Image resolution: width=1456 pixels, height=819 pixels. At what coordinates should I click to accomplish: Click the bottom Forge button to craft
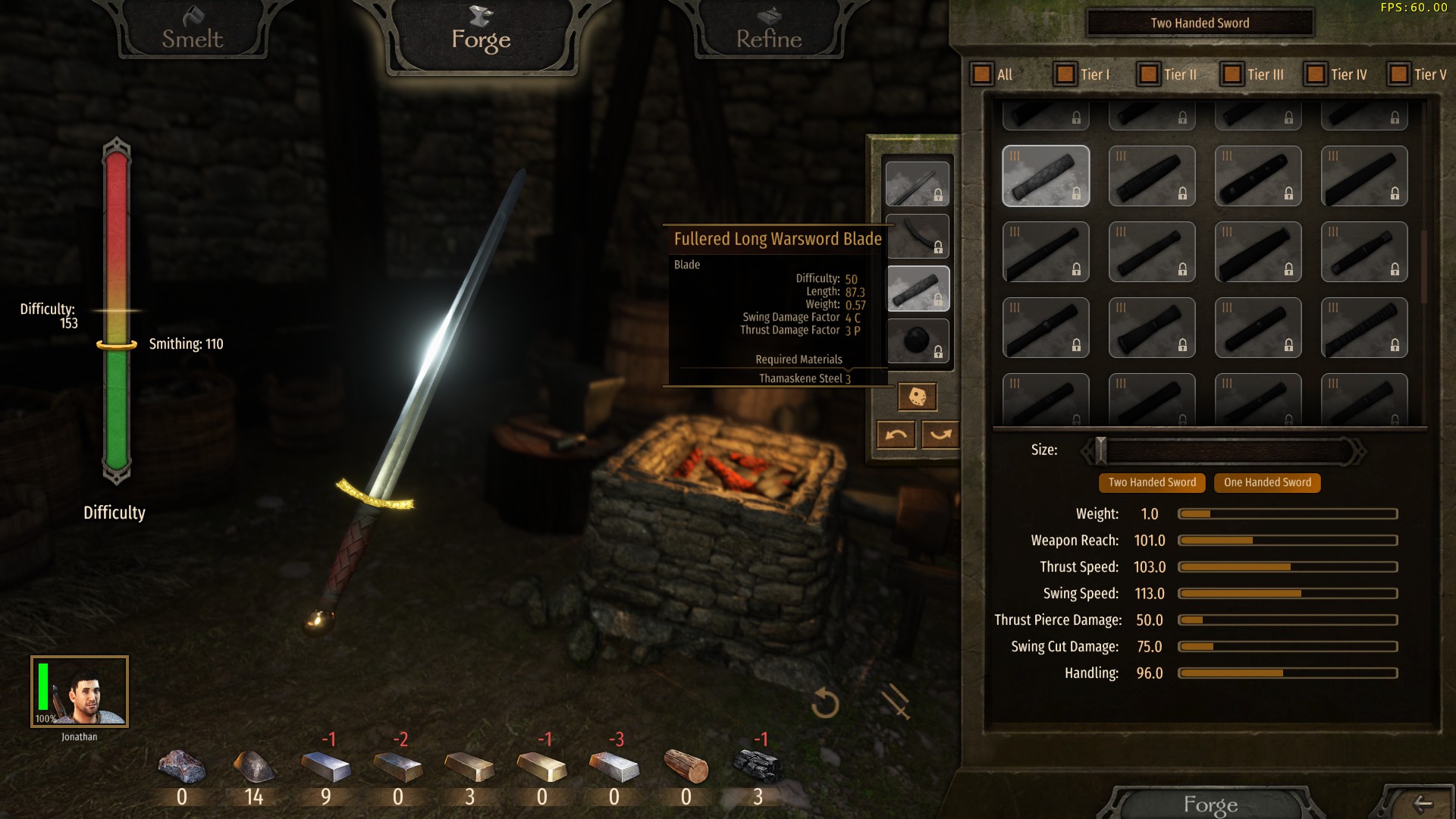pyautogui.click(x=1210, y=804)
